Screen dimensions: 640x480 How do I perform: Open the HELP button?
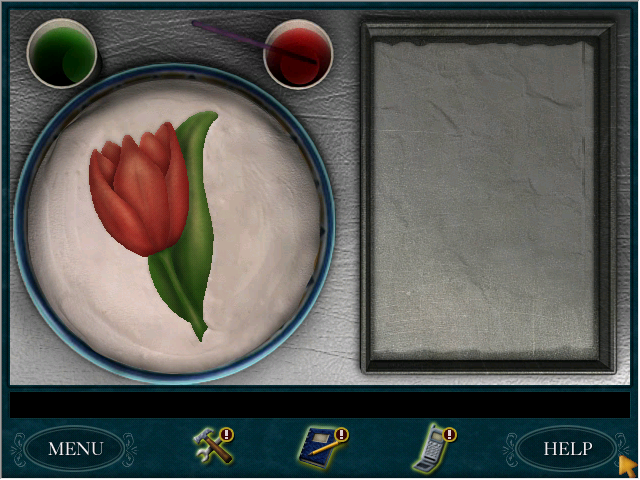(567, 448)
